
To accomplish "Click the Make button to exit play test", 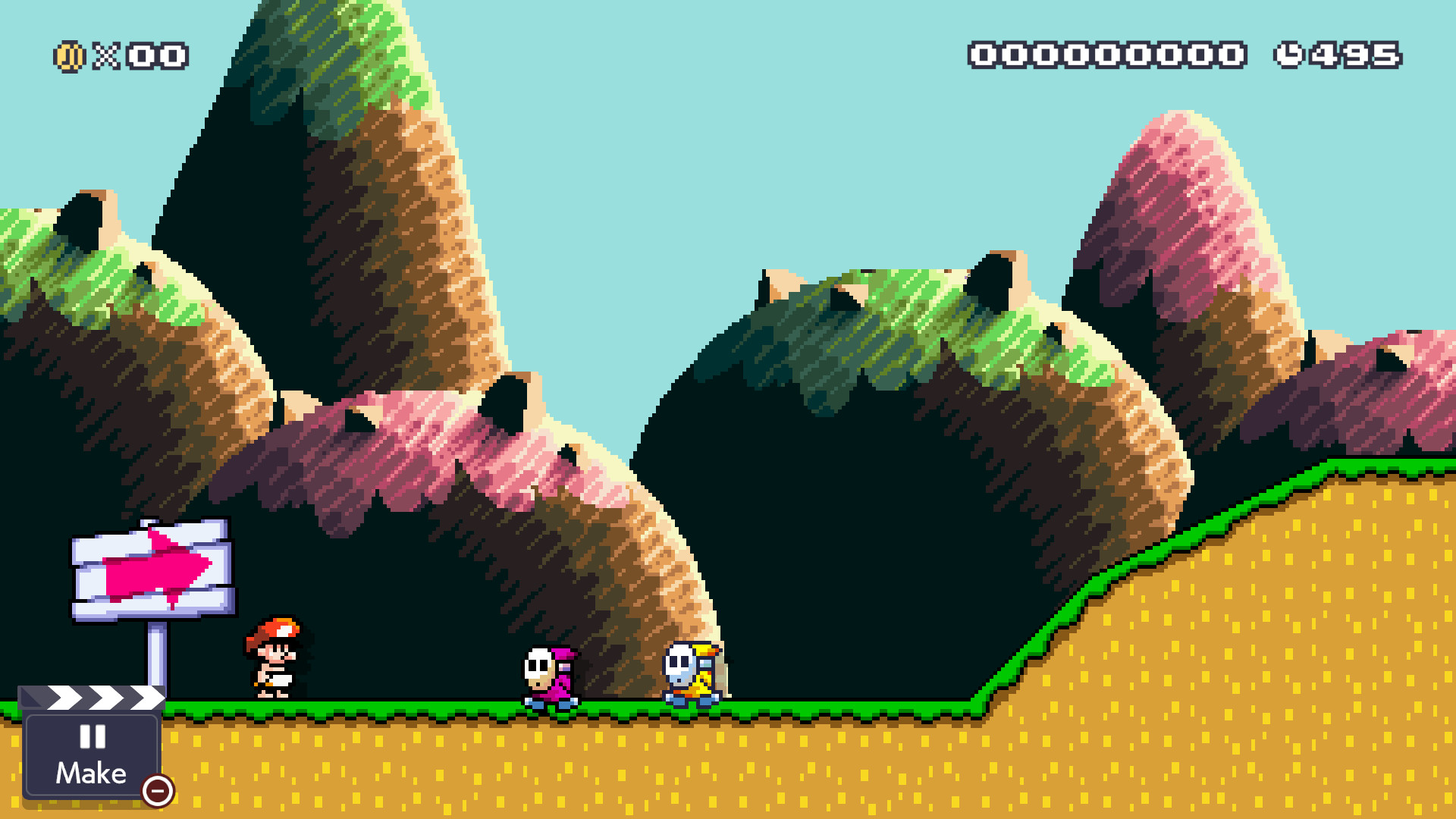I will (x=91, y=755).
